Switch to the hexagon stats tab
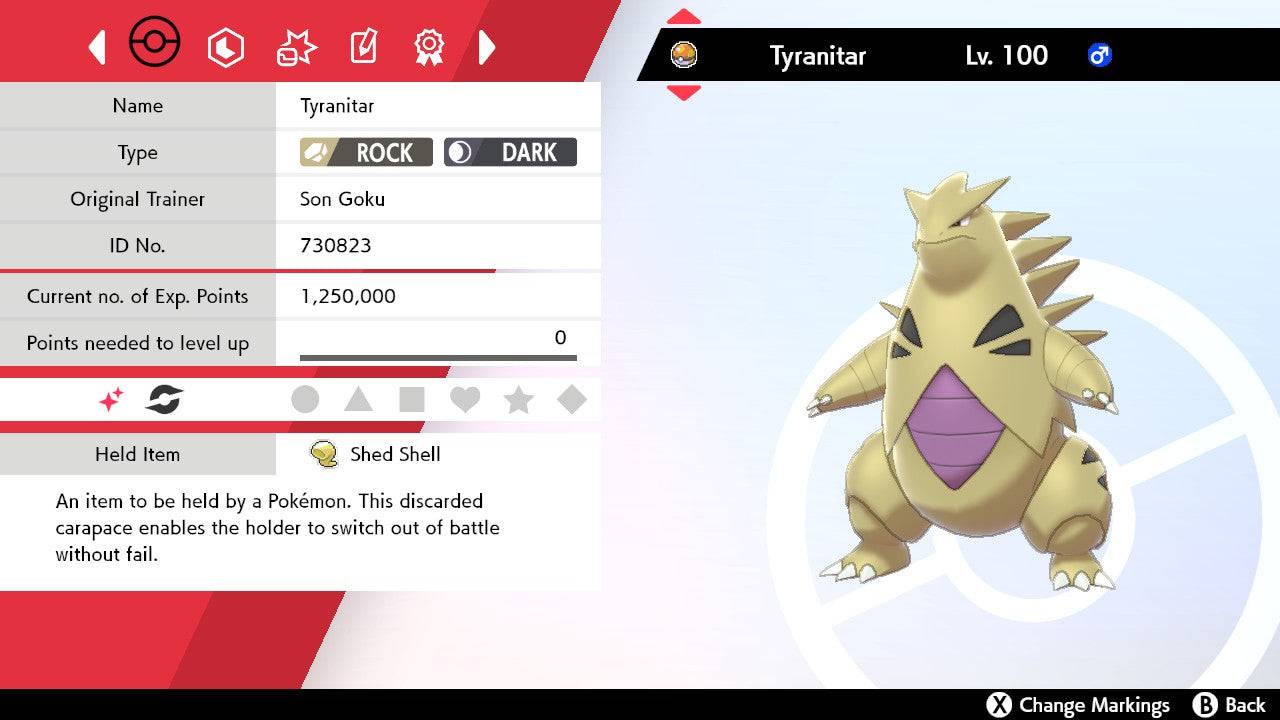Screen dimensions: 1280x720 click(x=225, y=47)
